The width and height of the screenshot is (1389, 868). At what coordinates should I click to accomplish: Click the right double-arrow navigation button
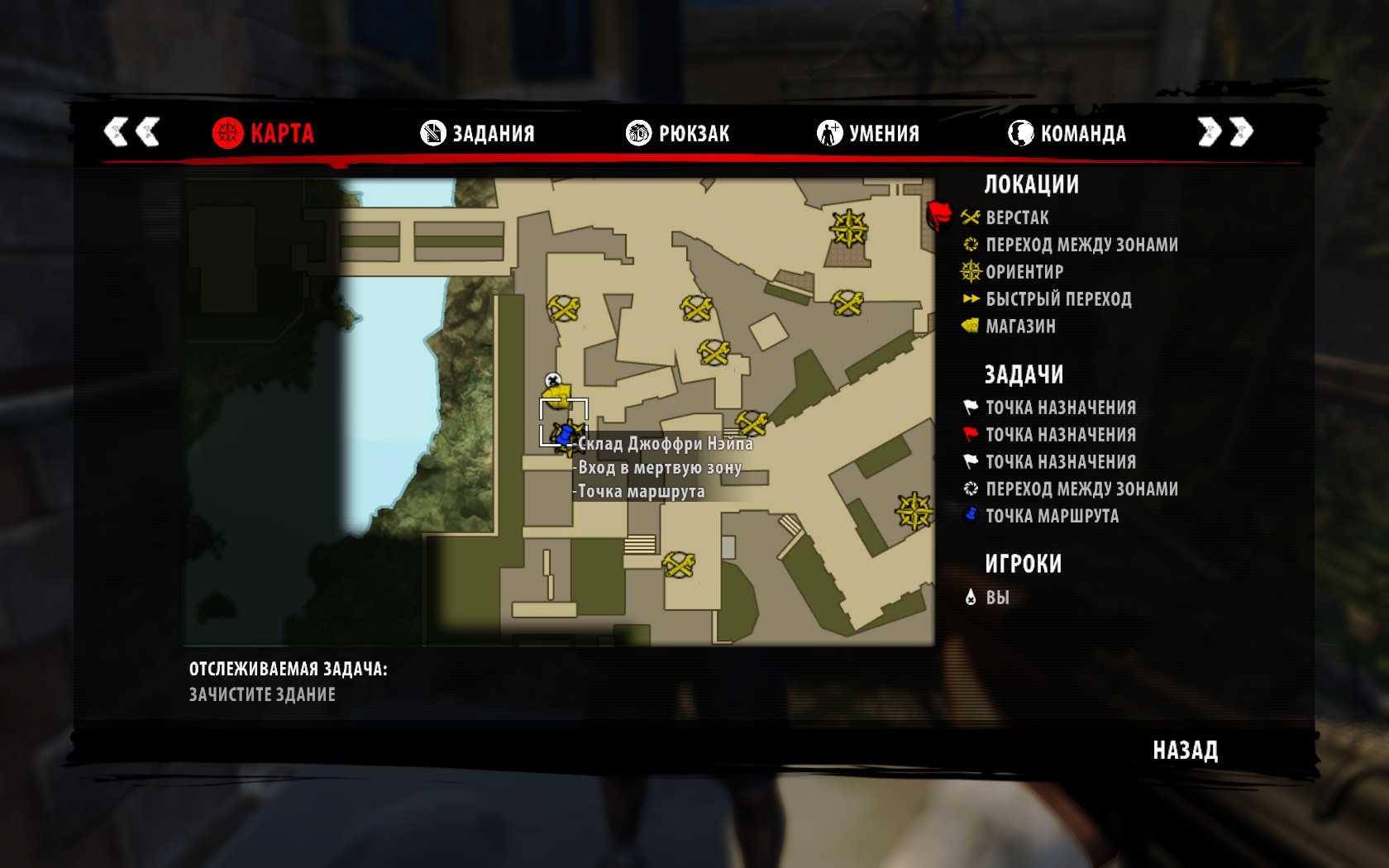tap(1225, 131)
